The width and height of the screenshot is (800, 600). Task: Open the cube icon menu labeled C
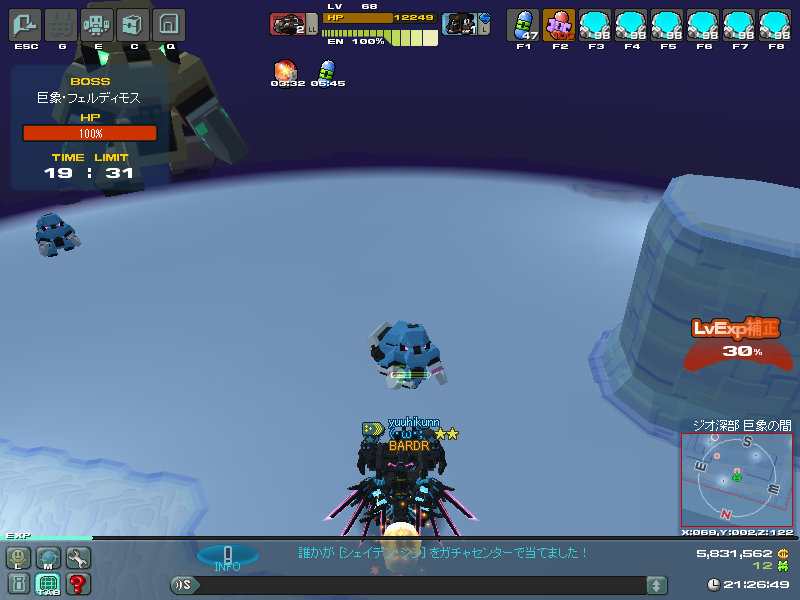click(132, 24)
